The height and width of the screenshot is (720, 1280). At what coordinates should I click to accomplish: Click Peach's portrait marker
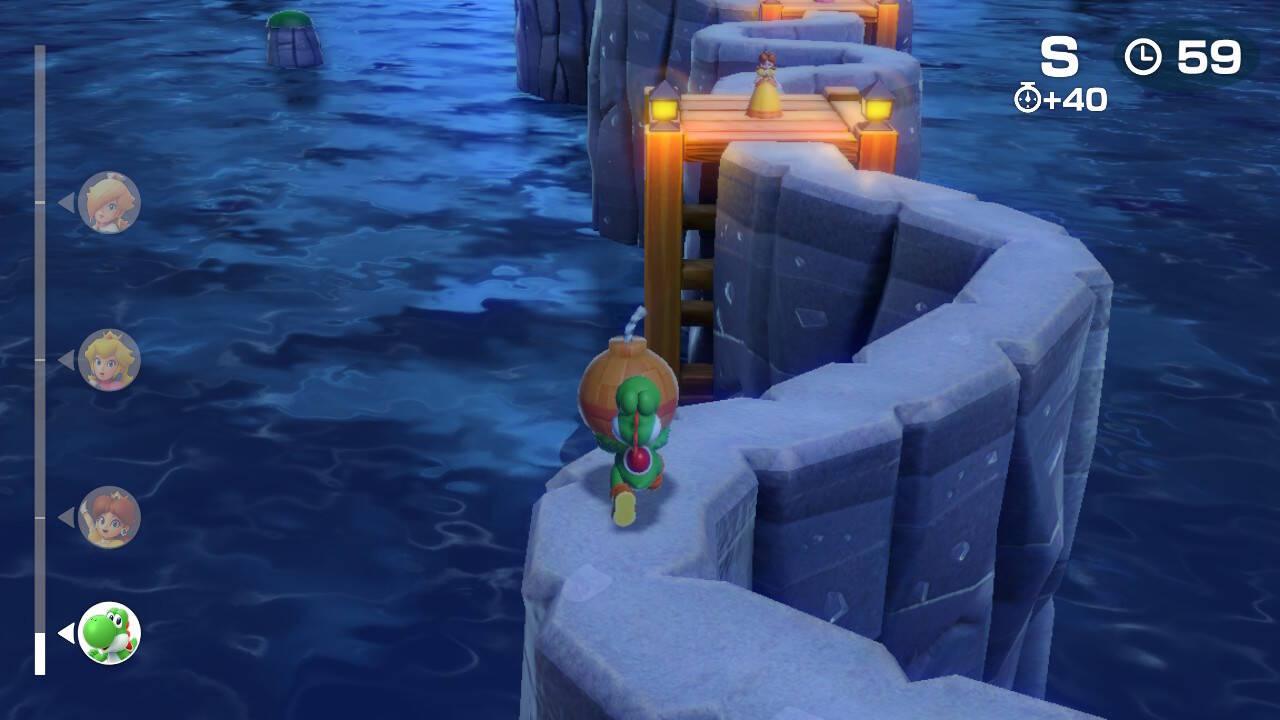tap(109, 359)
